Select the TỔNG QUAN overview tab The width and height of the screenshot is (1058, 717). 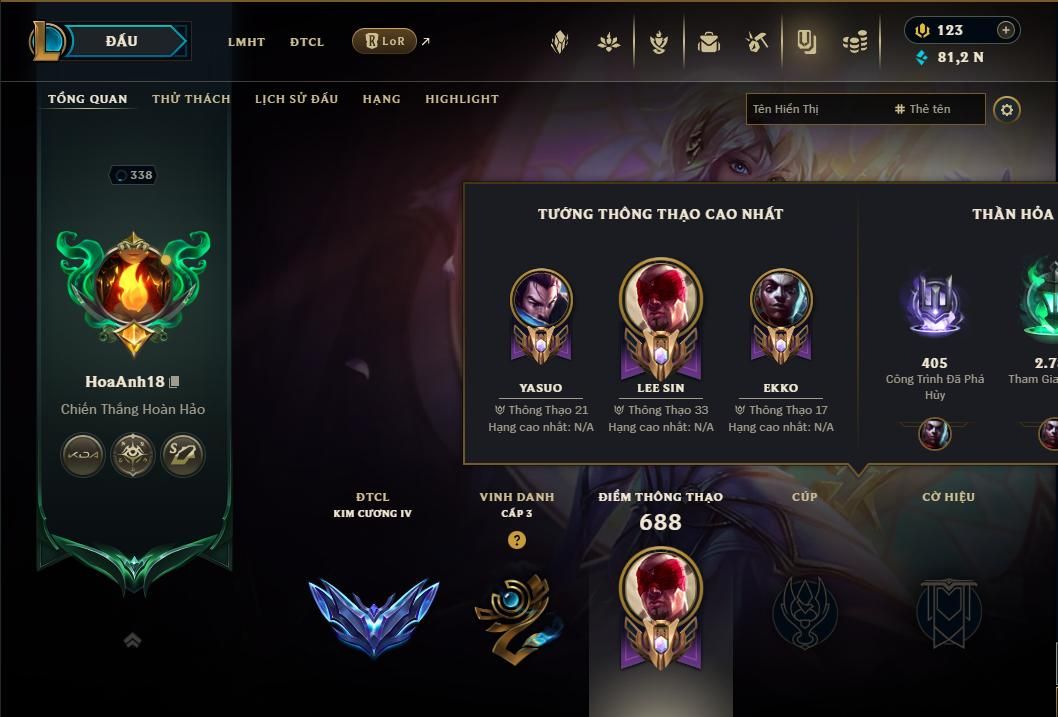[88, 99]
